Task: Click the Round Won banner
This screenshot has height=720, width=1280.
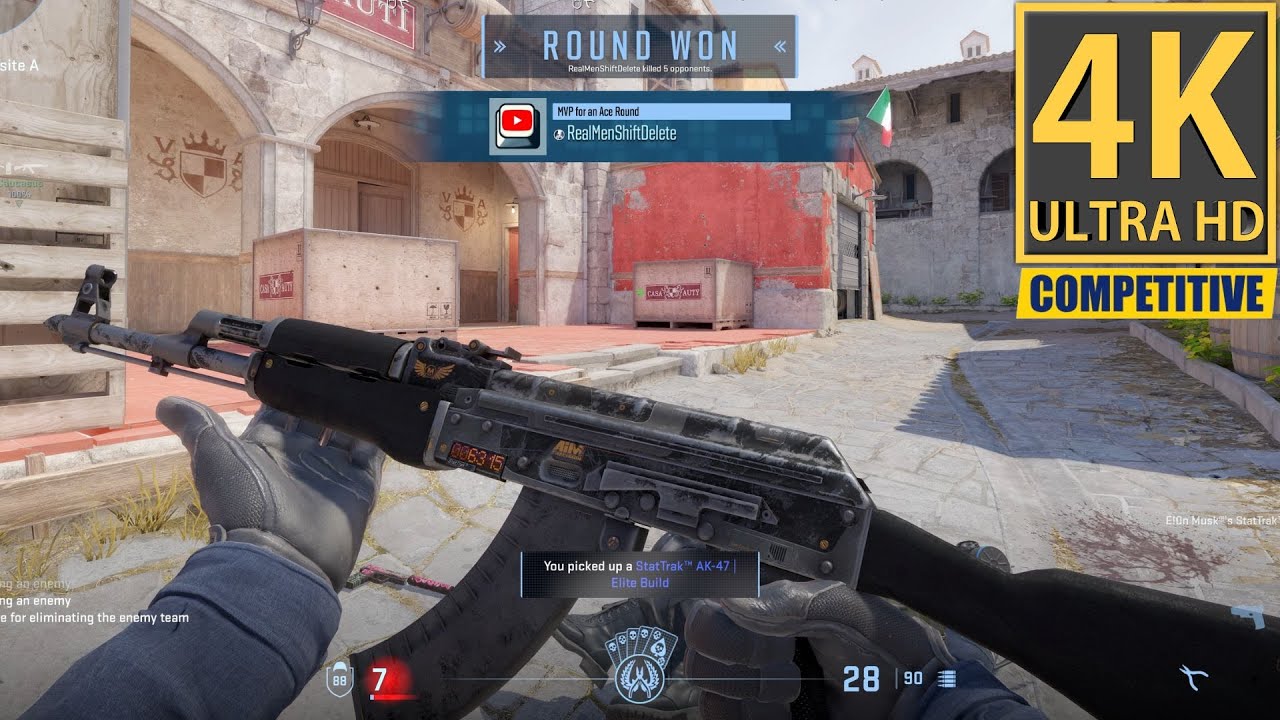Action: (x=639, y=46)
